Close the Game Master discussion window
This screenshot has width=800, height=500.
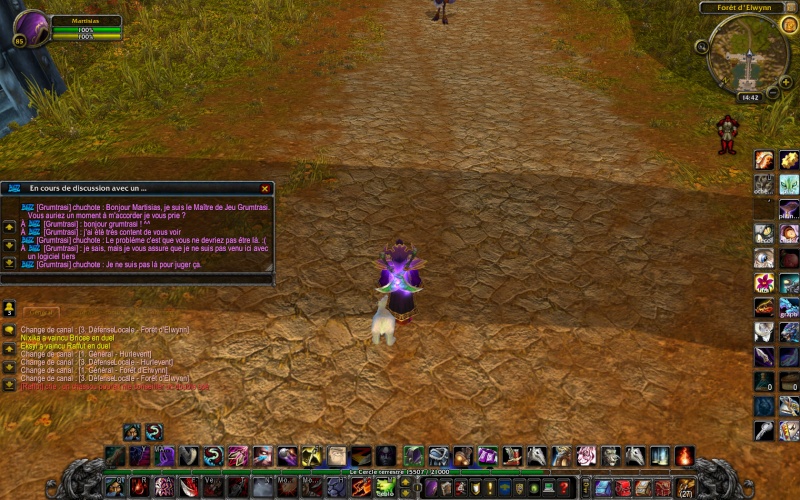265,188
